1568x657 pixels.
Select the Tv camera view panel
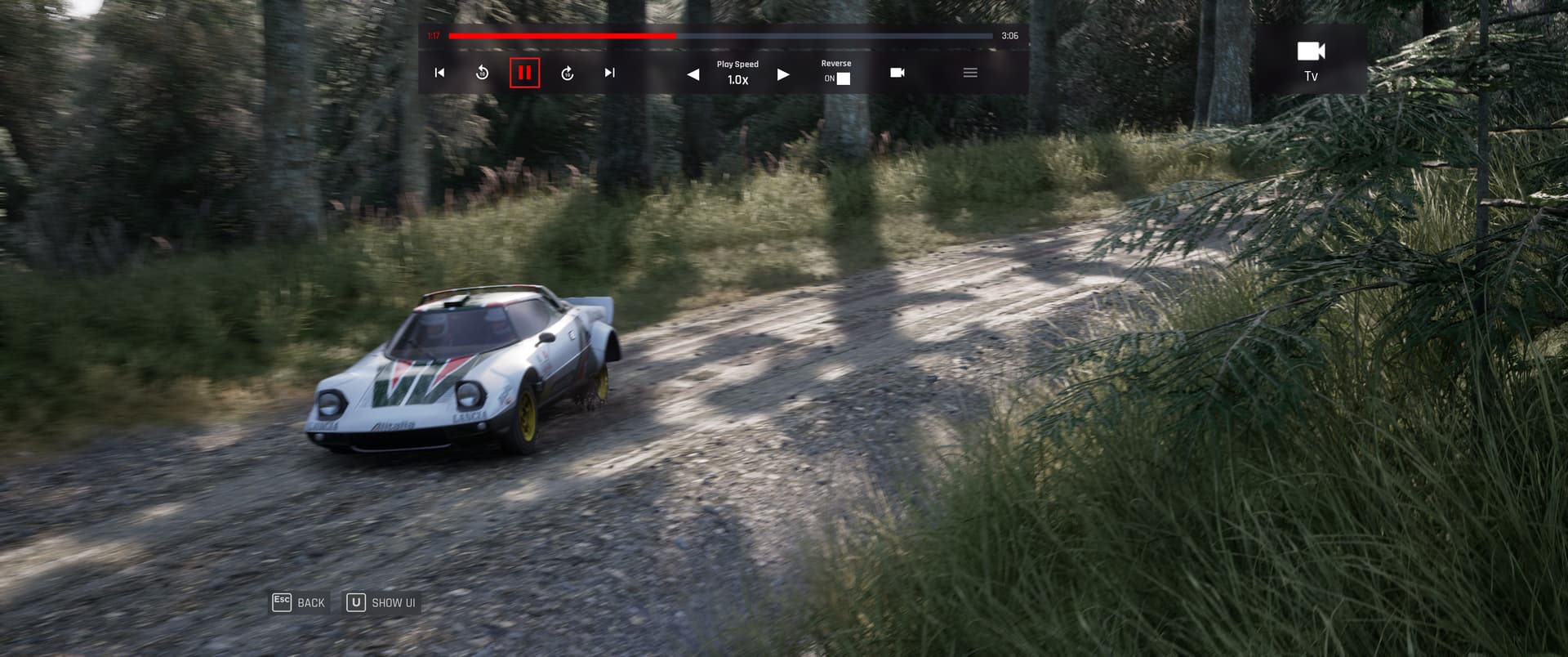[1311, 60]
